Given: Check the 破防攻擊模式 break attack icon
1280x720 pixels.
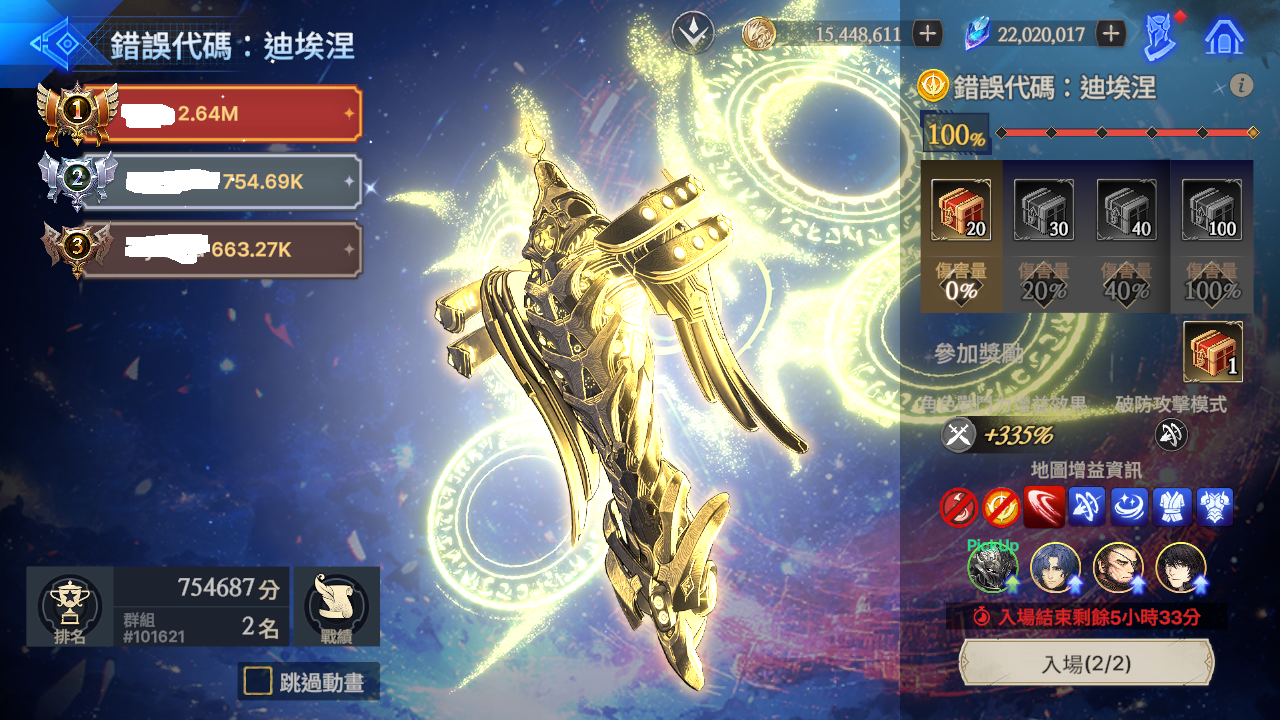Looking at the screenshot, I should pos(1170,434).
